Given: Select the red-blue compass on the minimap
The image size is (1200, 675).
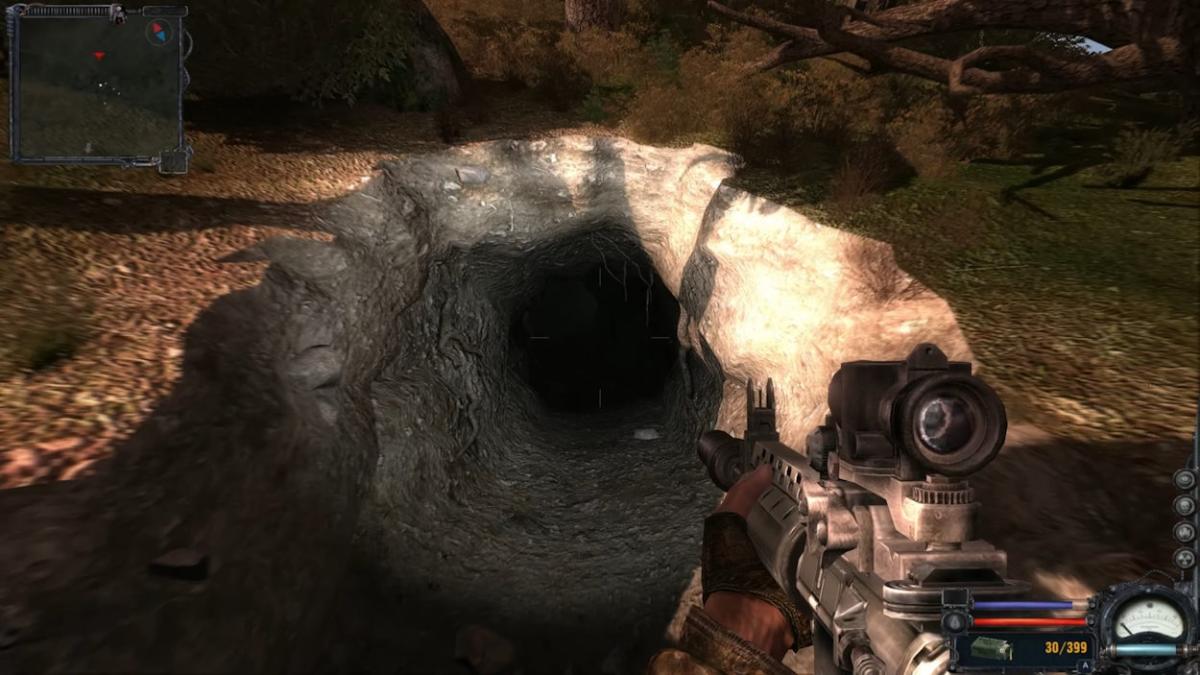Looking at the screenshot, I should (x=157, y=32).
